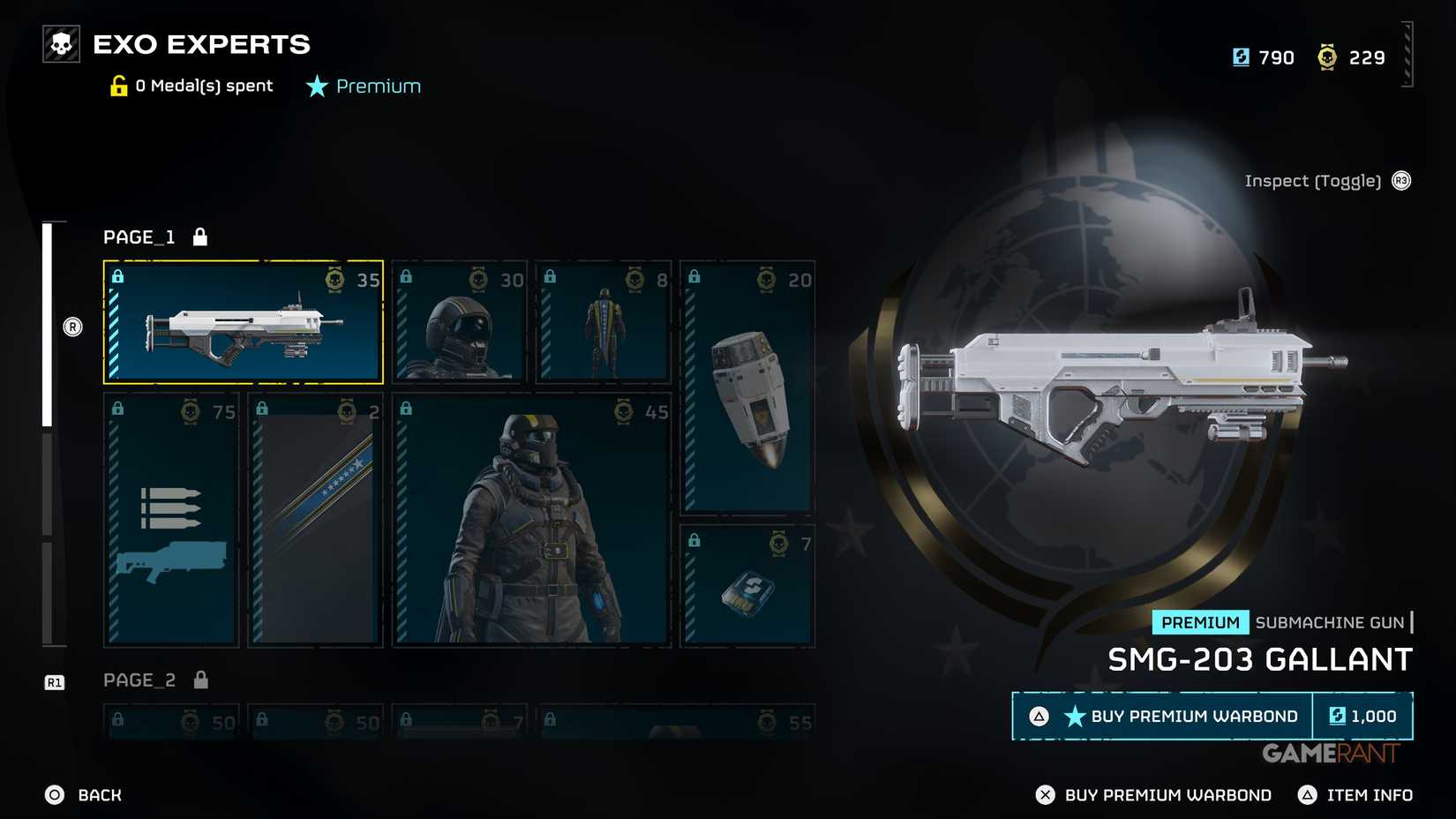Select the cape item costing 8 medals
The image size is (1456, 819).
[604, 322]
